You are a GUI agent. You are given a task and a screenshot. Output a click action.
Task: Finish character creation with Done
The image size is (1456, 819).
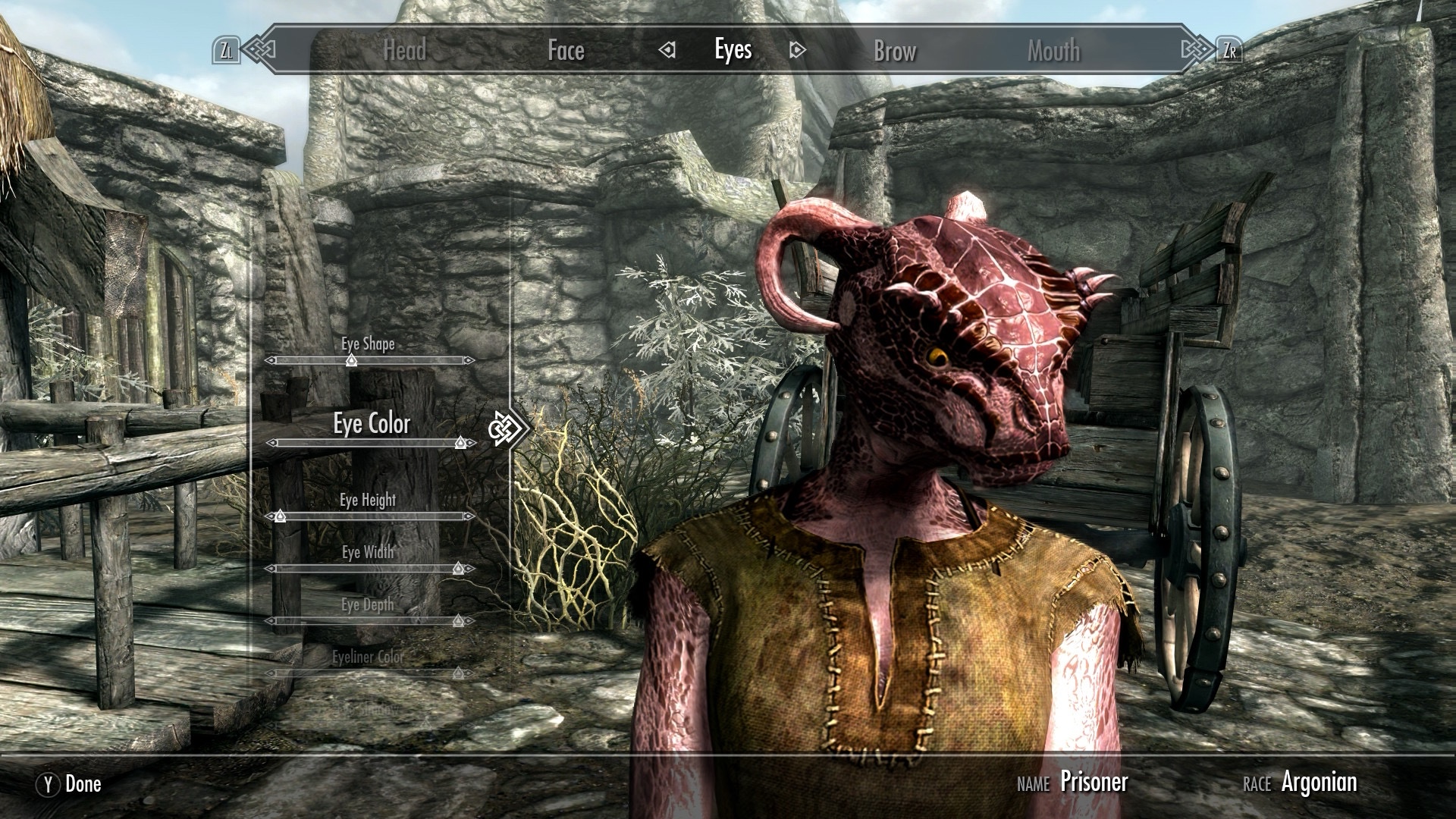(69, 784)
